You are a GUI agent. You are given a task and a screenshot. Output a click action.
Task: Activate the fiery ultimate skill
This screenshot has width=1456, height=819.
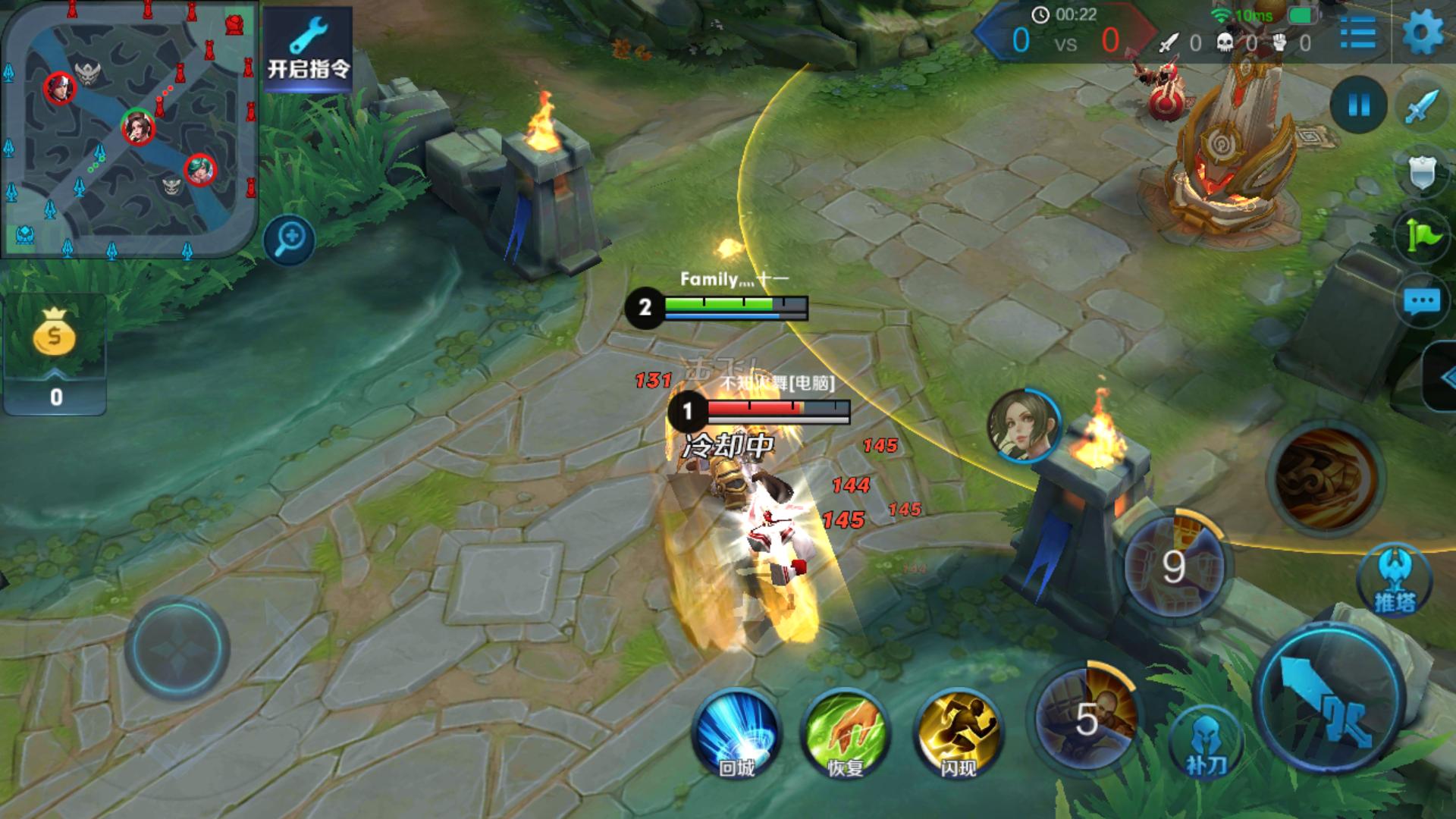(1326, 478)
